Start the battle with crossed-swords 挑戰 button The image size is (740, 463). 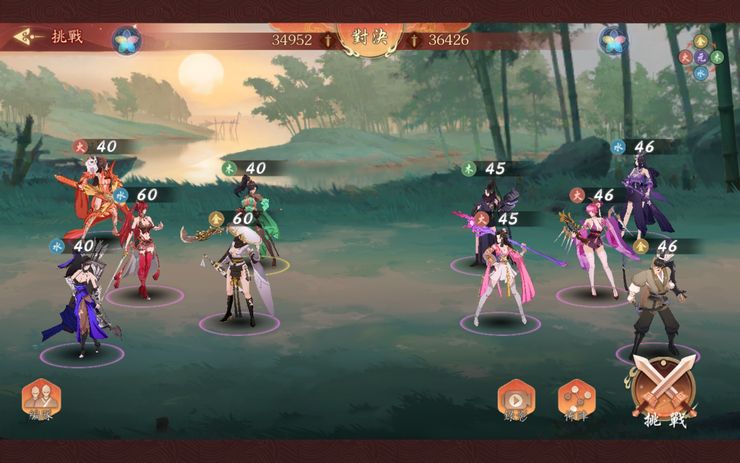click(x=664, y=390)
